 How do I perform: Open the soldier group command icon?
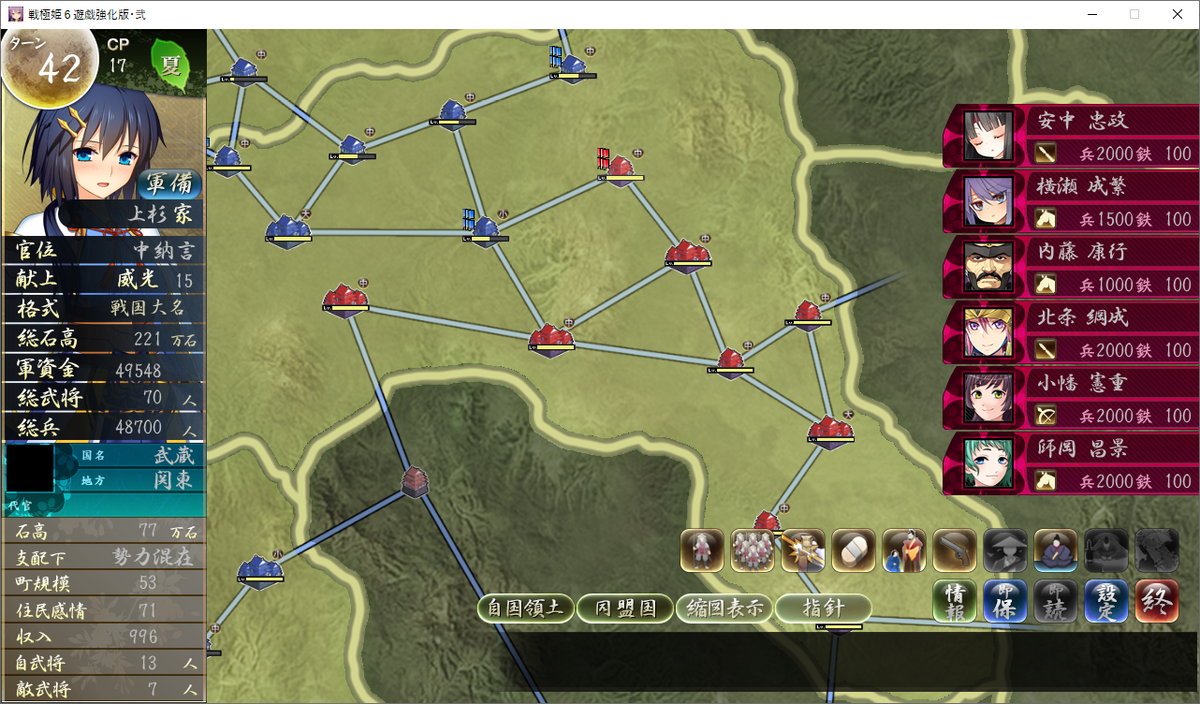pyautogui.click(x=752, y=550)
